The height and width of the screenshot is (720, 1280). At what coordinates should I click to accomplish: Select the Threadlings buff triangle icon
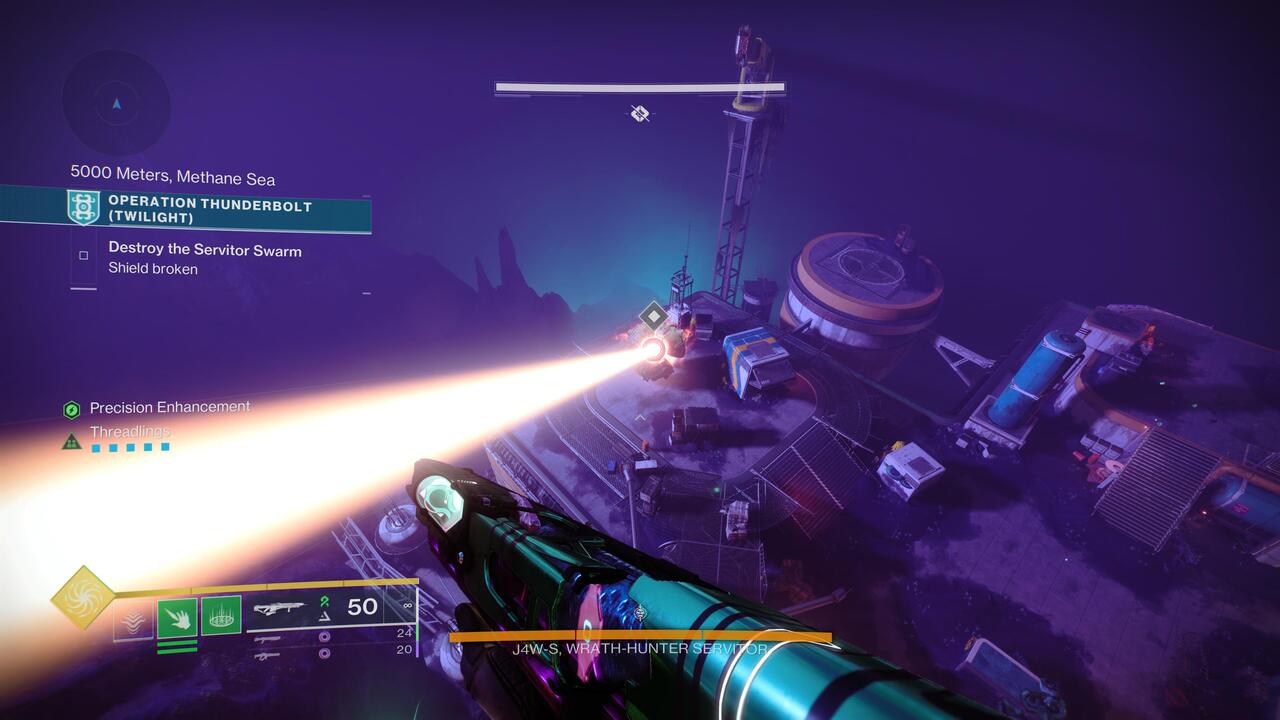point(71,440)
